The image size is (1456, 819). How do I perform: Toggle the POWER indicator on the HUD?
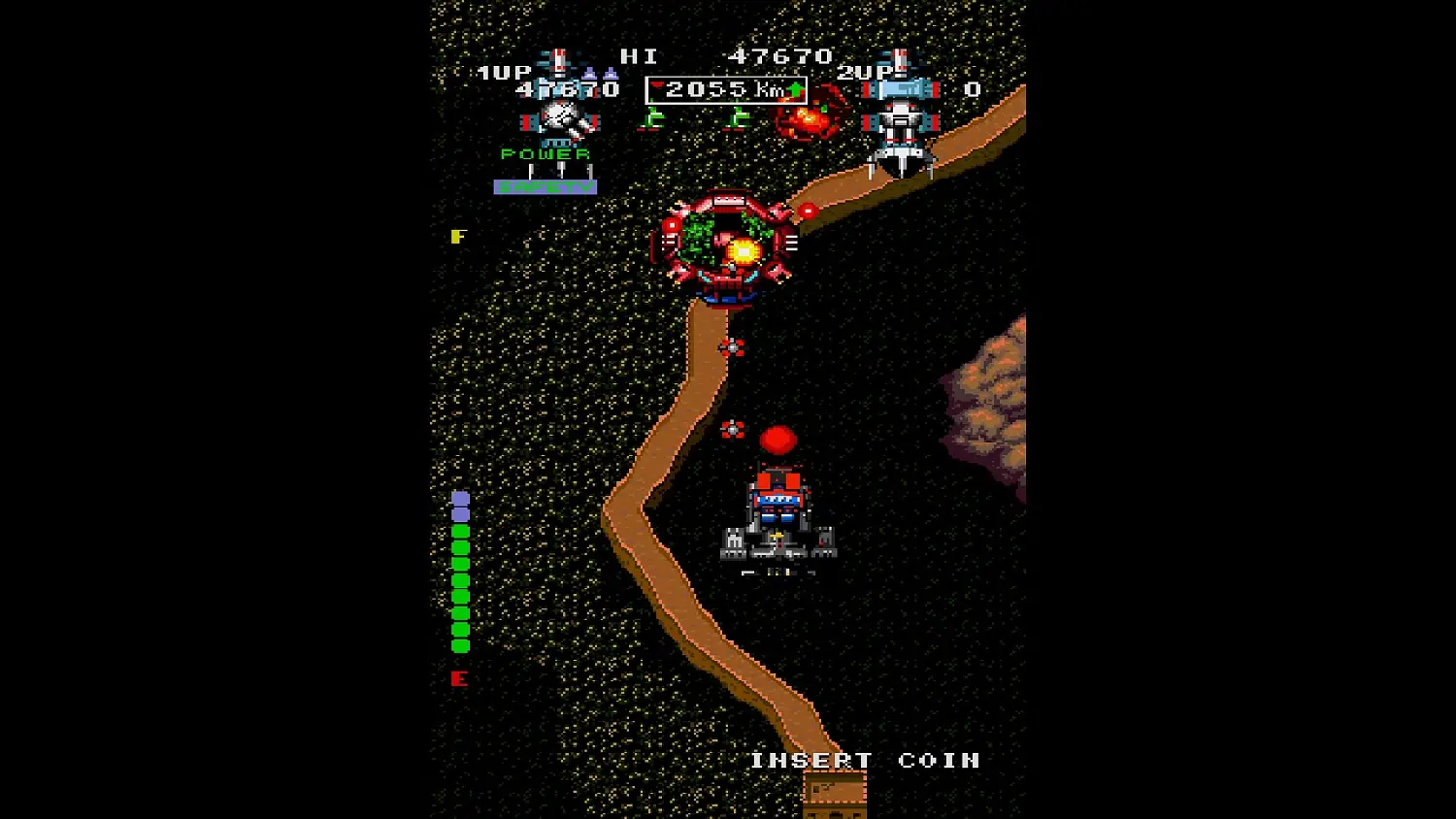pos(544,152)
